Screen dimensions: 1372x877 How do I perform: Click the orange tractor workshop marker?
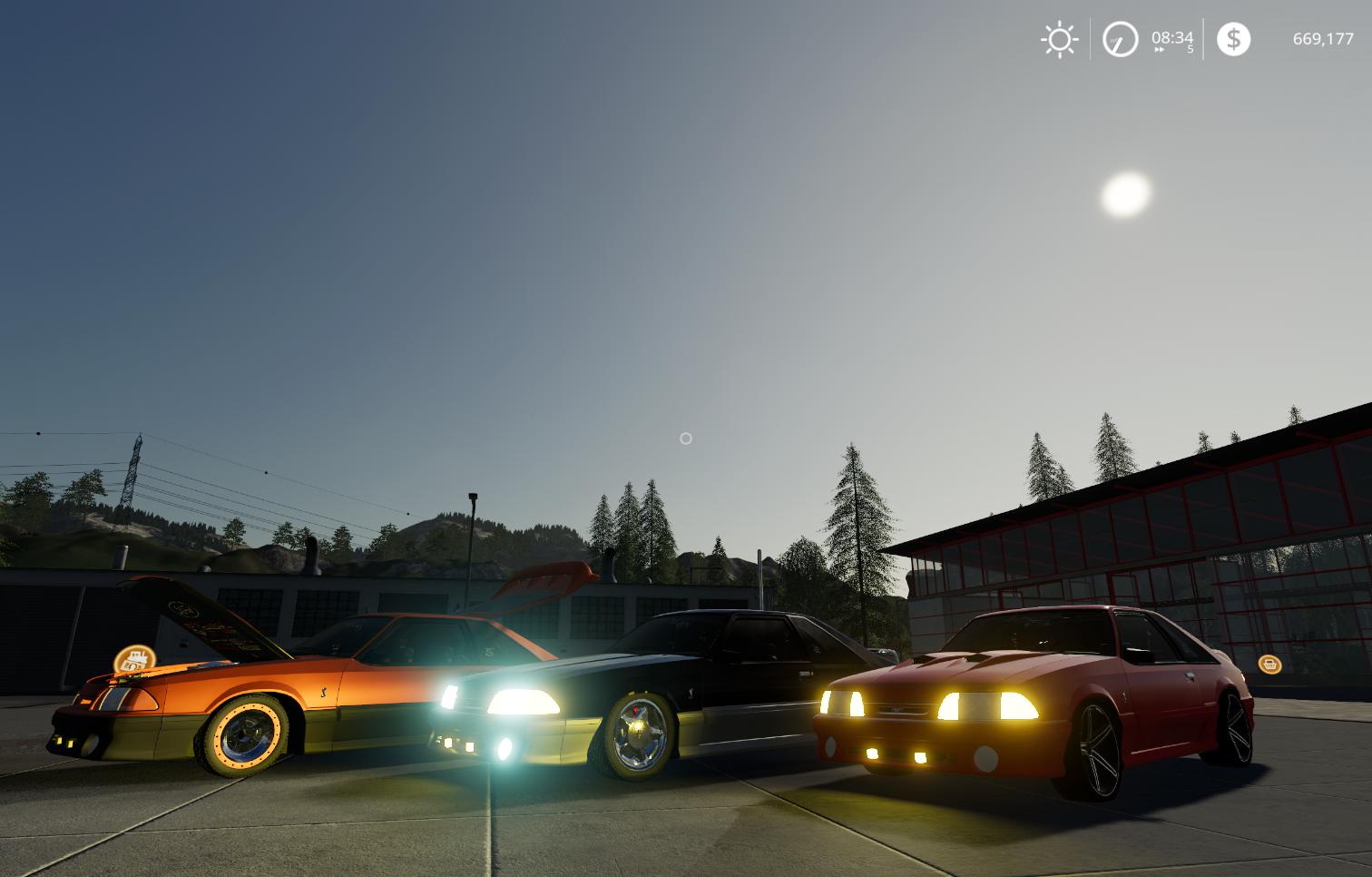(x=134, y=661)
